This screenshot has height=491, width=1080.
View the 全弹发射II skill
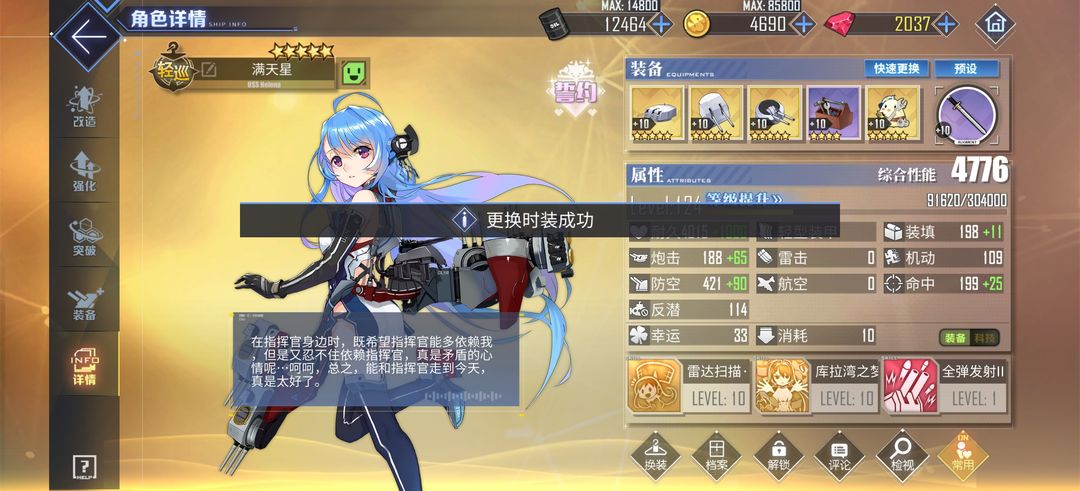(945, 386)
